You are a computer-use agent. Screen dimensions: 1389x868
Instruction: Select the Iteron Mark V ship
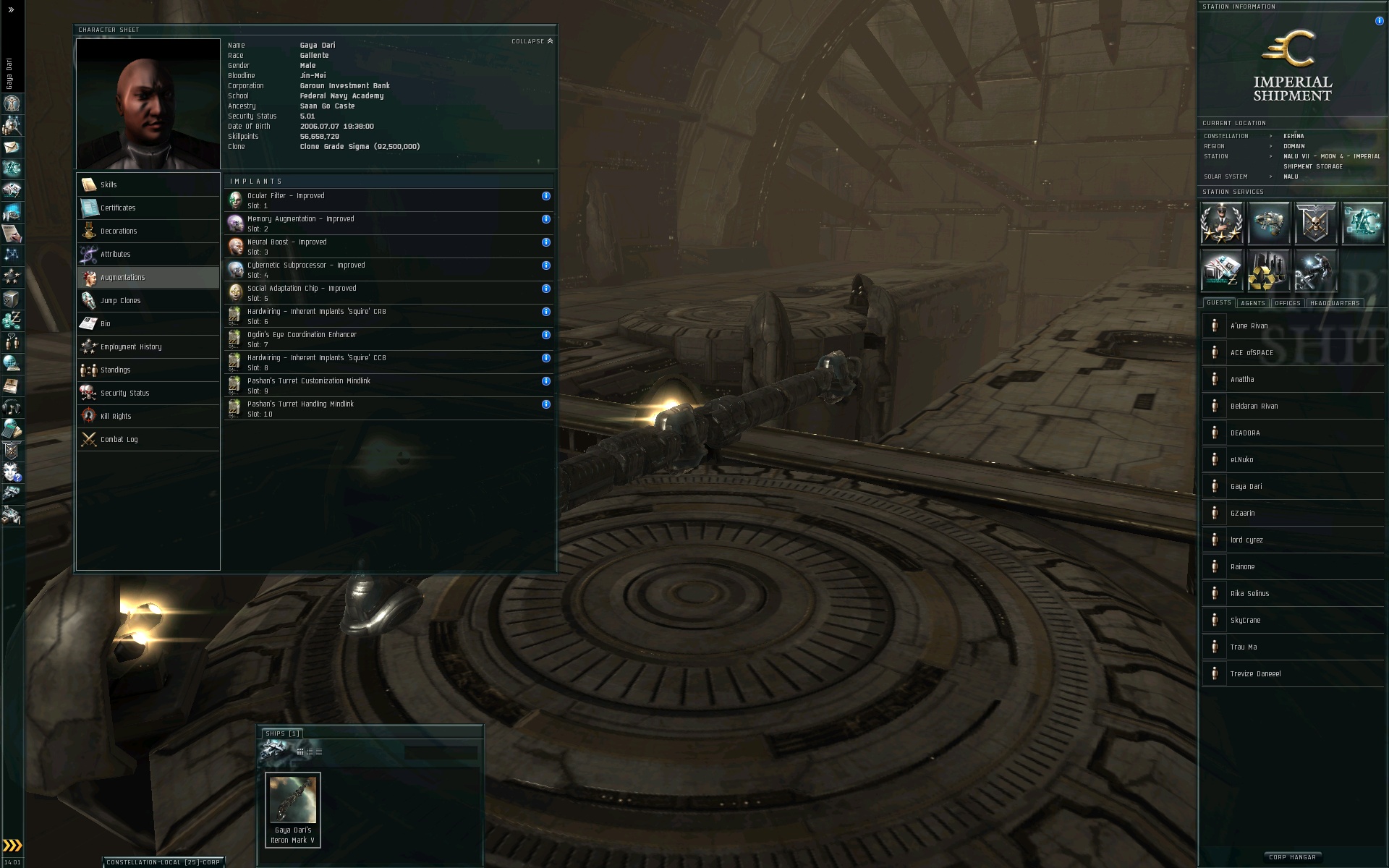293,809
